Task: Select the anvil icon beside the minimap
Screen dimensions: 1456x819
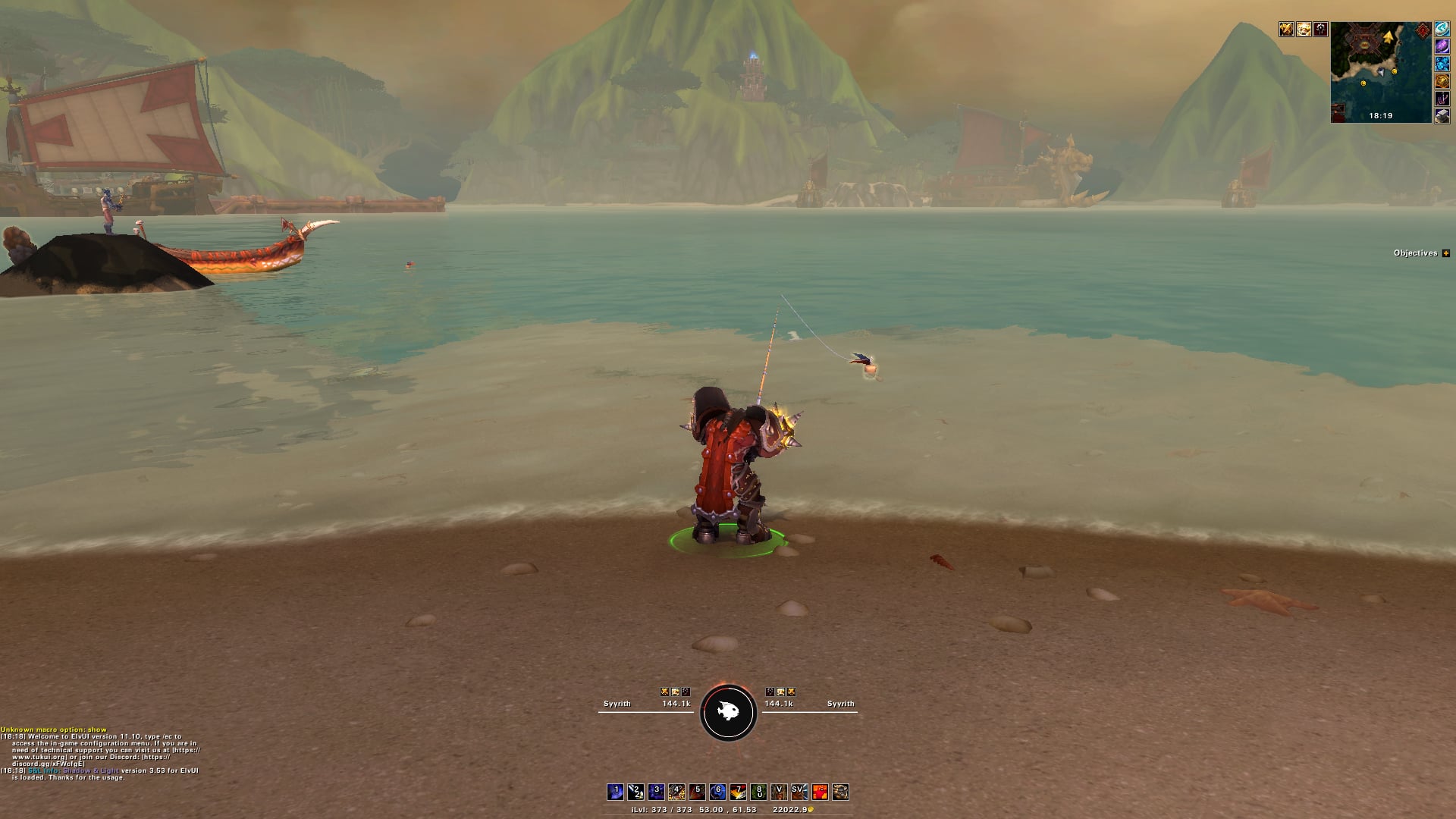Action: point(1442,115)
